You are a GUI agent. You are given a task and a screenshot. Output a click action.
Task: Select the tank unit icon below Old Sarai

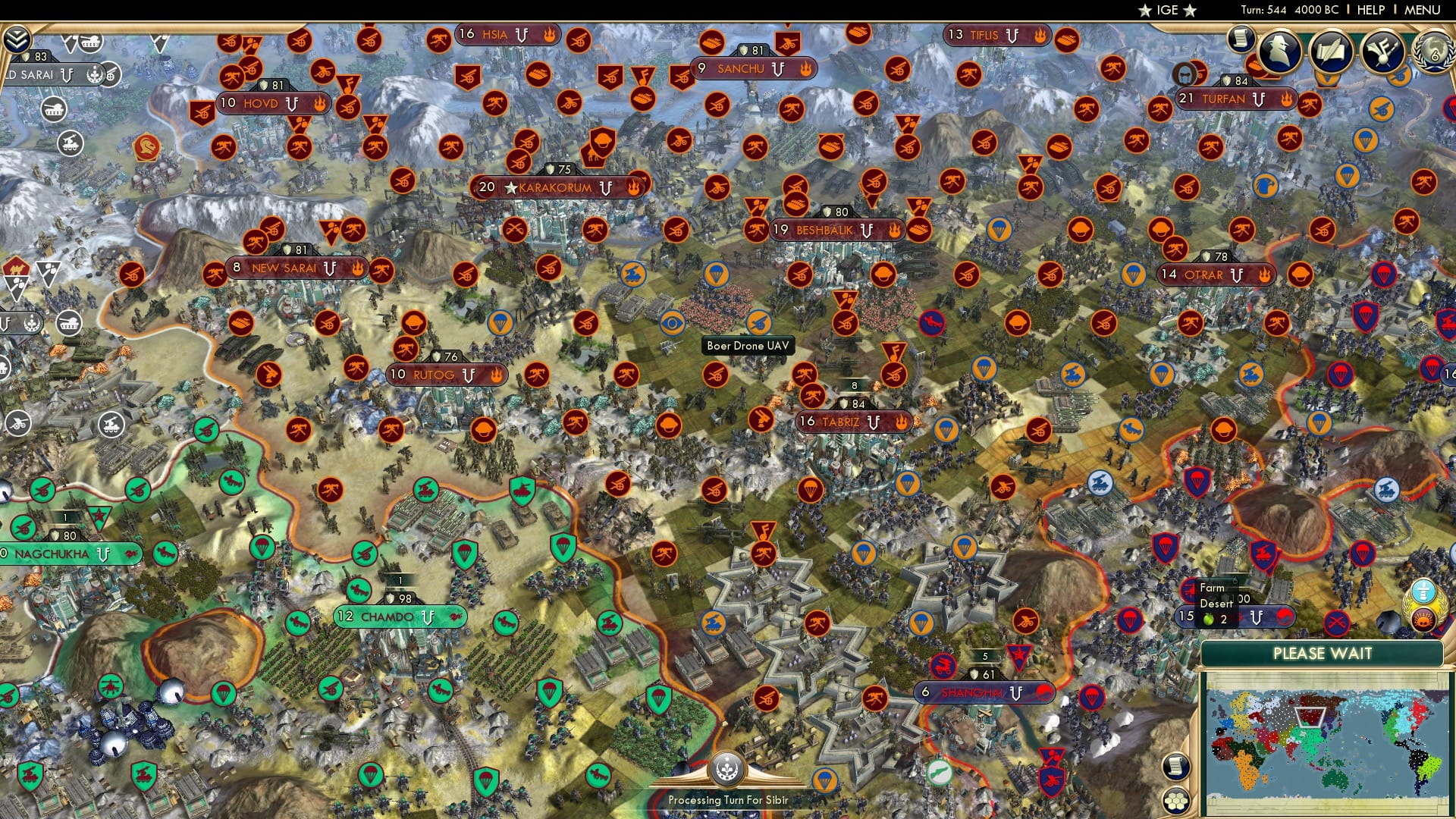tap(53, 109)
